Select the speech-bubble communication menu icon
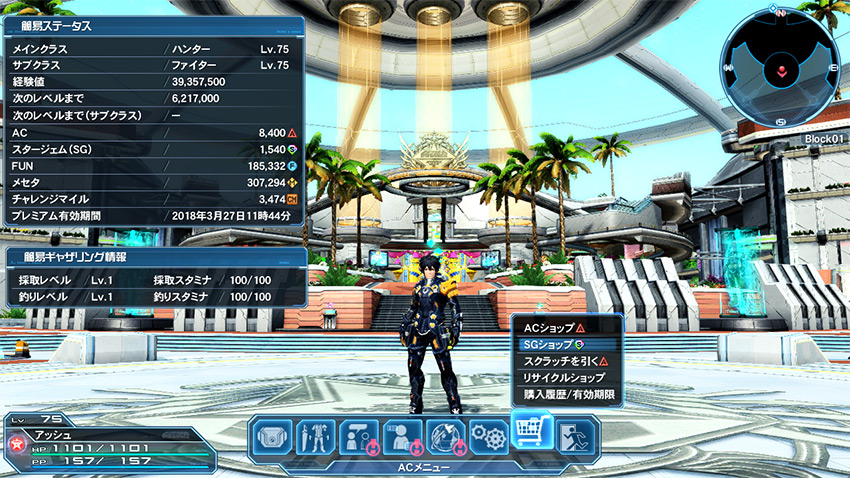 pos(357,437)
